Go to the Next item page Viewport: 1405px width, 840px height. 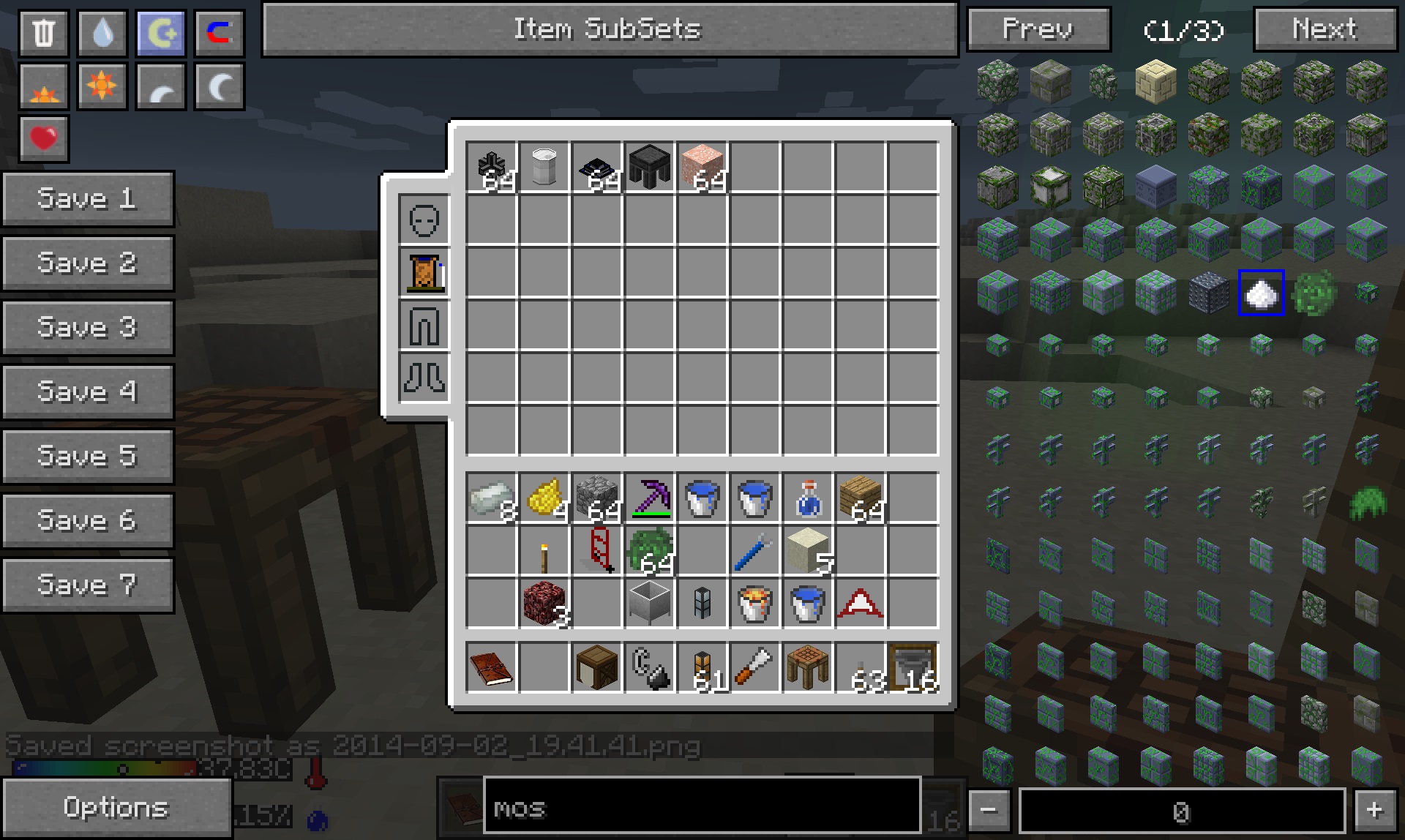(x=1325, y=30)
